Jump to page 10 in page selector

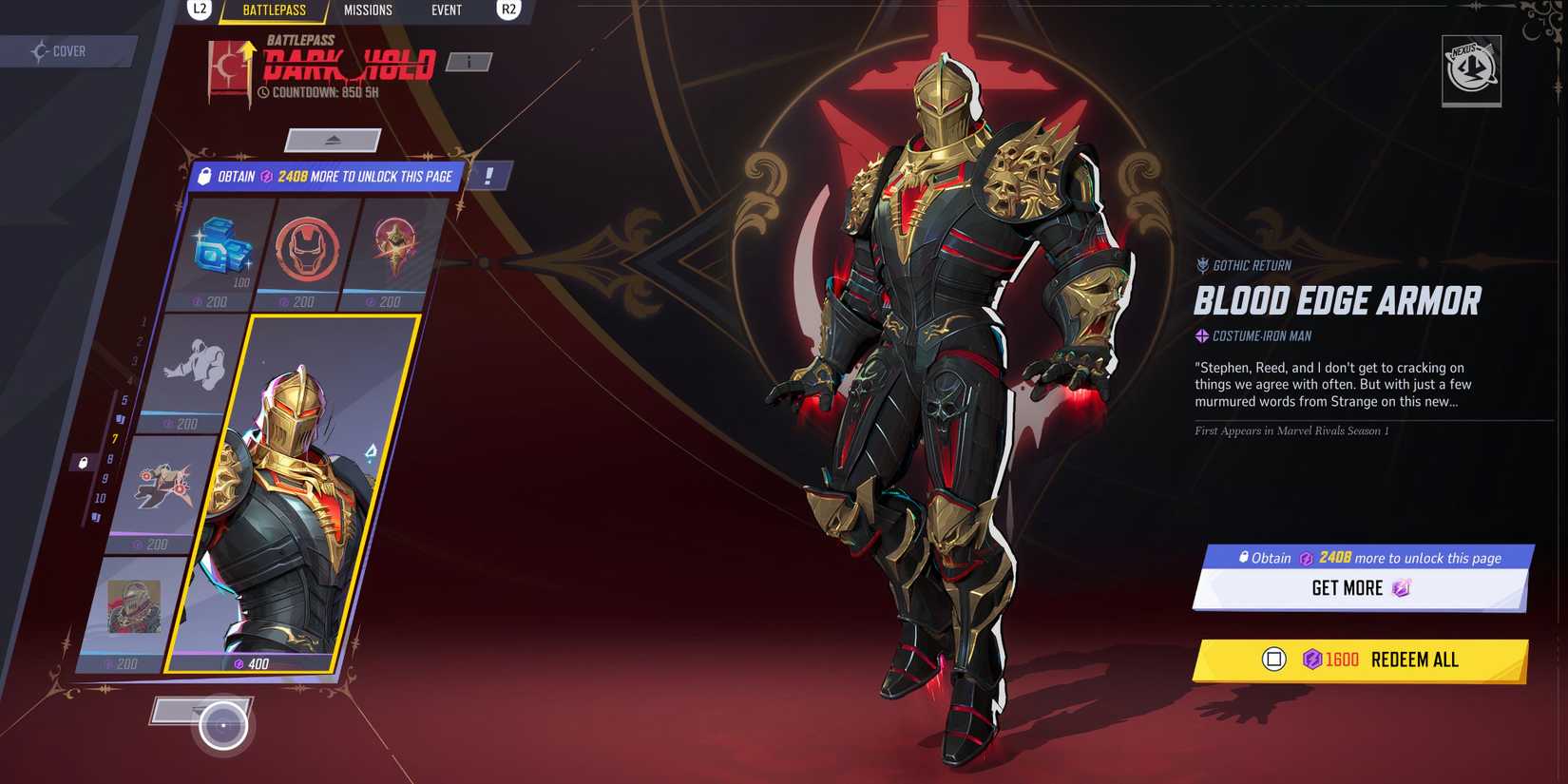point(103,495)
